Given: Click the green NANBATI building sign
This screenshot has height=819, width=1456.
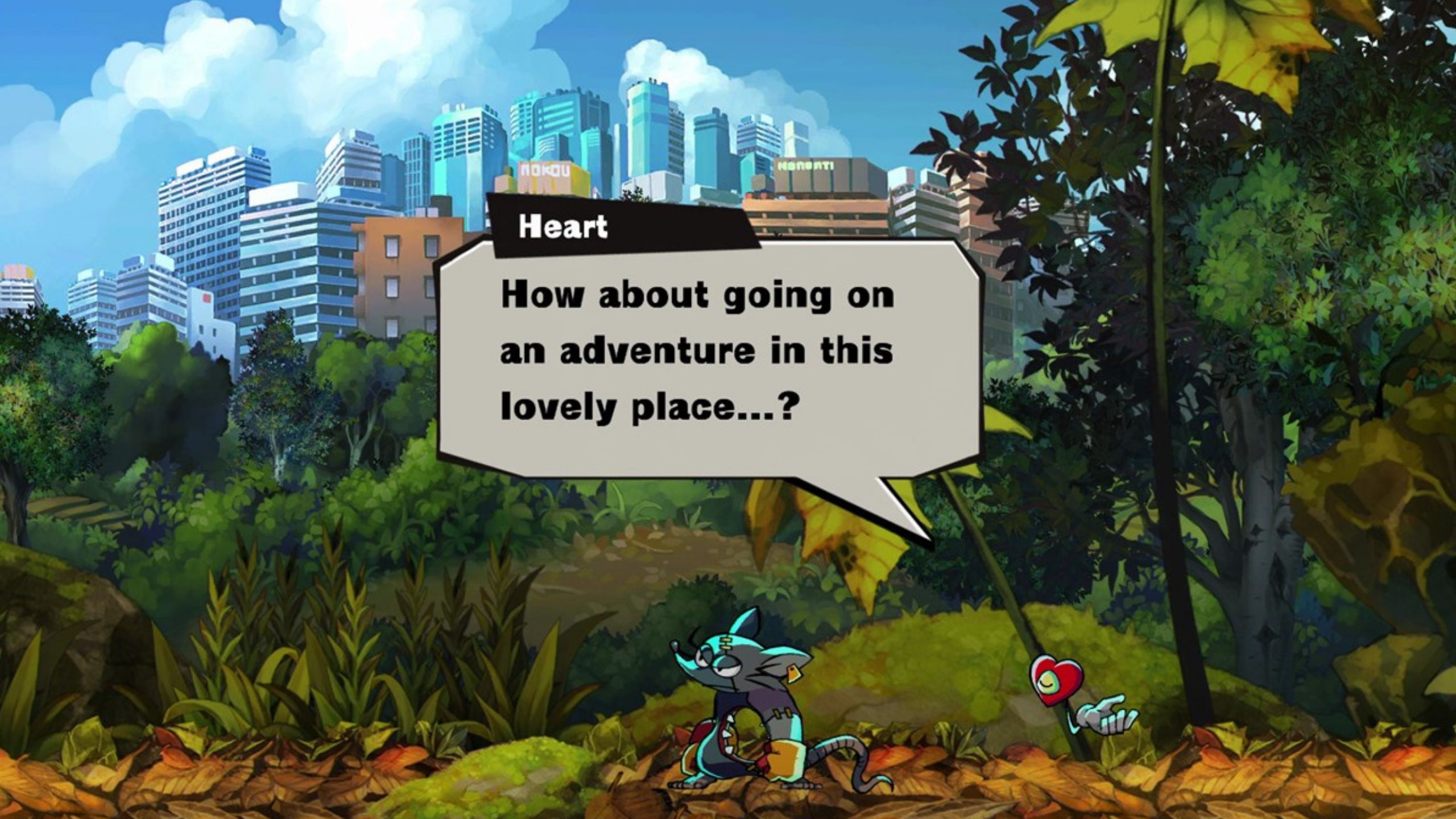Looking at the screenshot, I should 806,165.
